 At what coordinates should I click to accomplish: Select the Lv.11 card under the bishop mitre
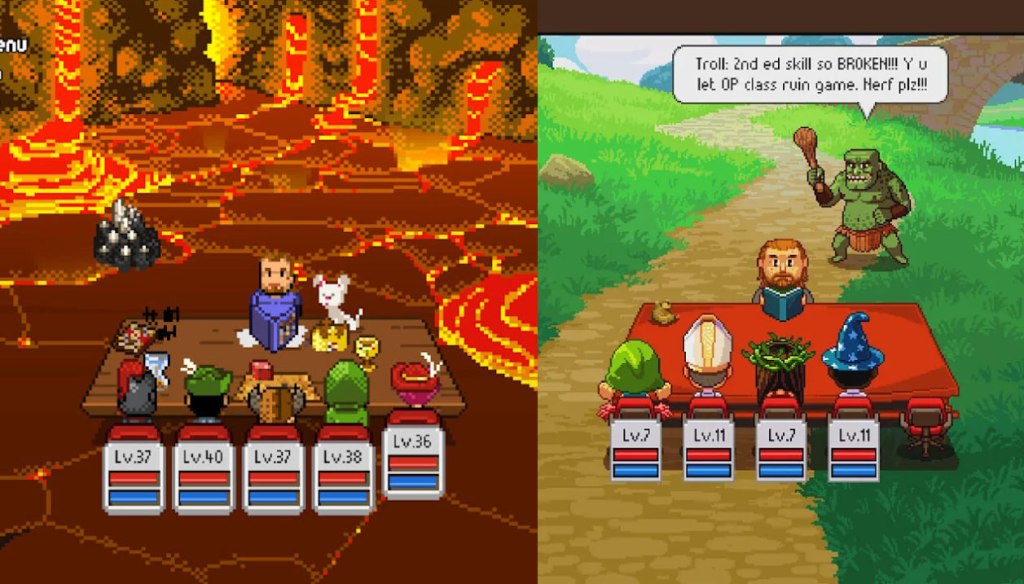709,451
